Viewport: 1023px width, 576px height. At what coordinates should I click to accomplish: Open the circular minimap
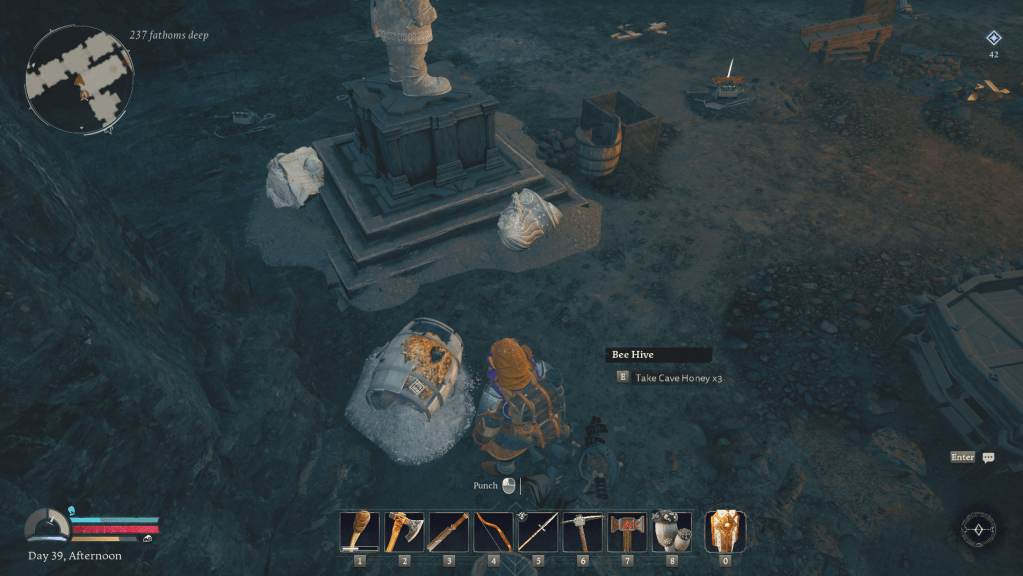point(79,80)
